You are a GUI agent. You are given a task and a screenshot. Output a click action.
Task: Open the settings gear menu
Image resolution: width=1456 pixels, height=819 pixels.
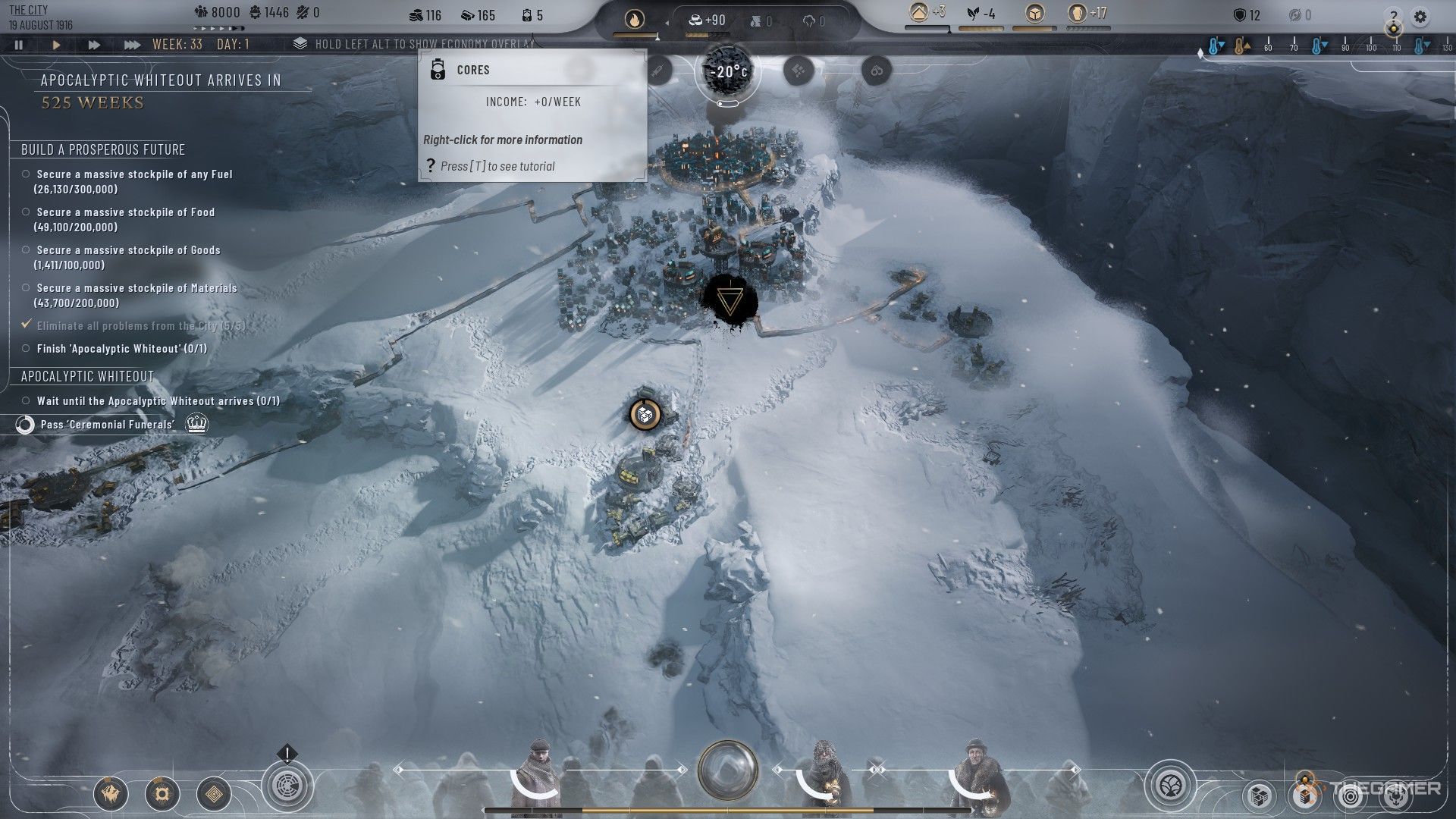click(1420, 16)
